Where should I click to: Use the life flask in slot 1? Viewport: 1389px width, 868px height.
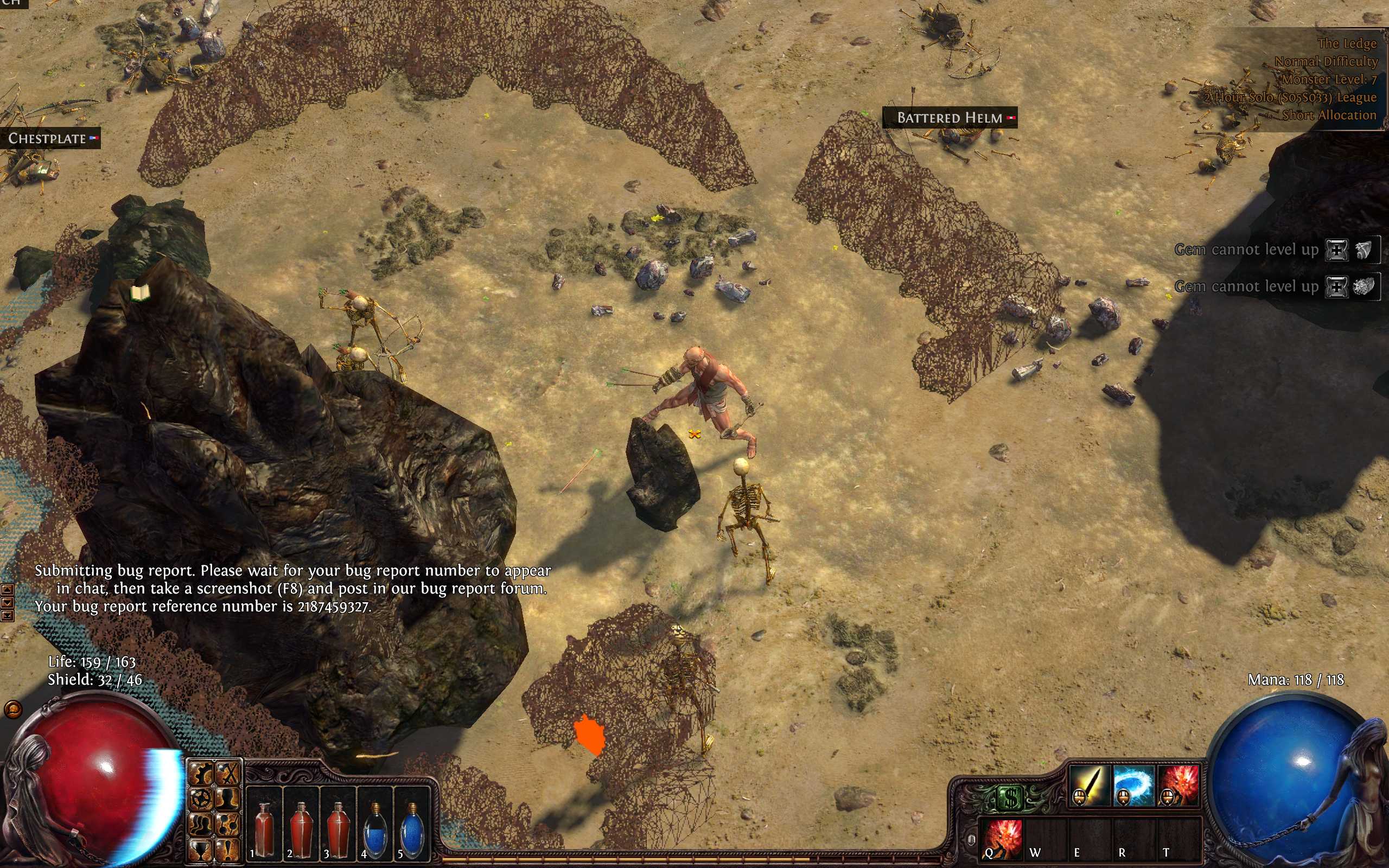coord(264,823)
